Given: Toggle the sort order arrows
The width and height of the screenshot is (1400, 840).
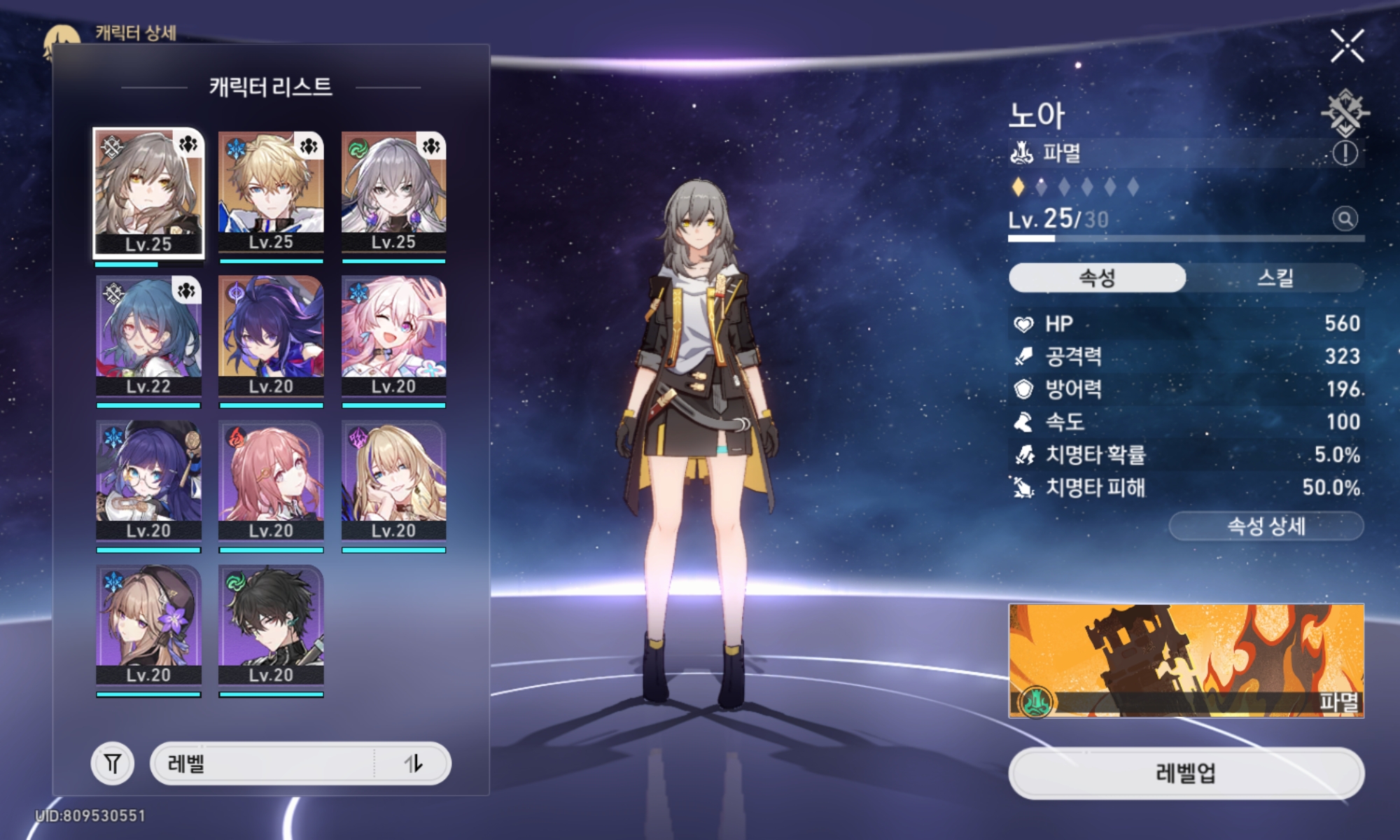Looking at the screenshot, I should click(x=414, y=763).
